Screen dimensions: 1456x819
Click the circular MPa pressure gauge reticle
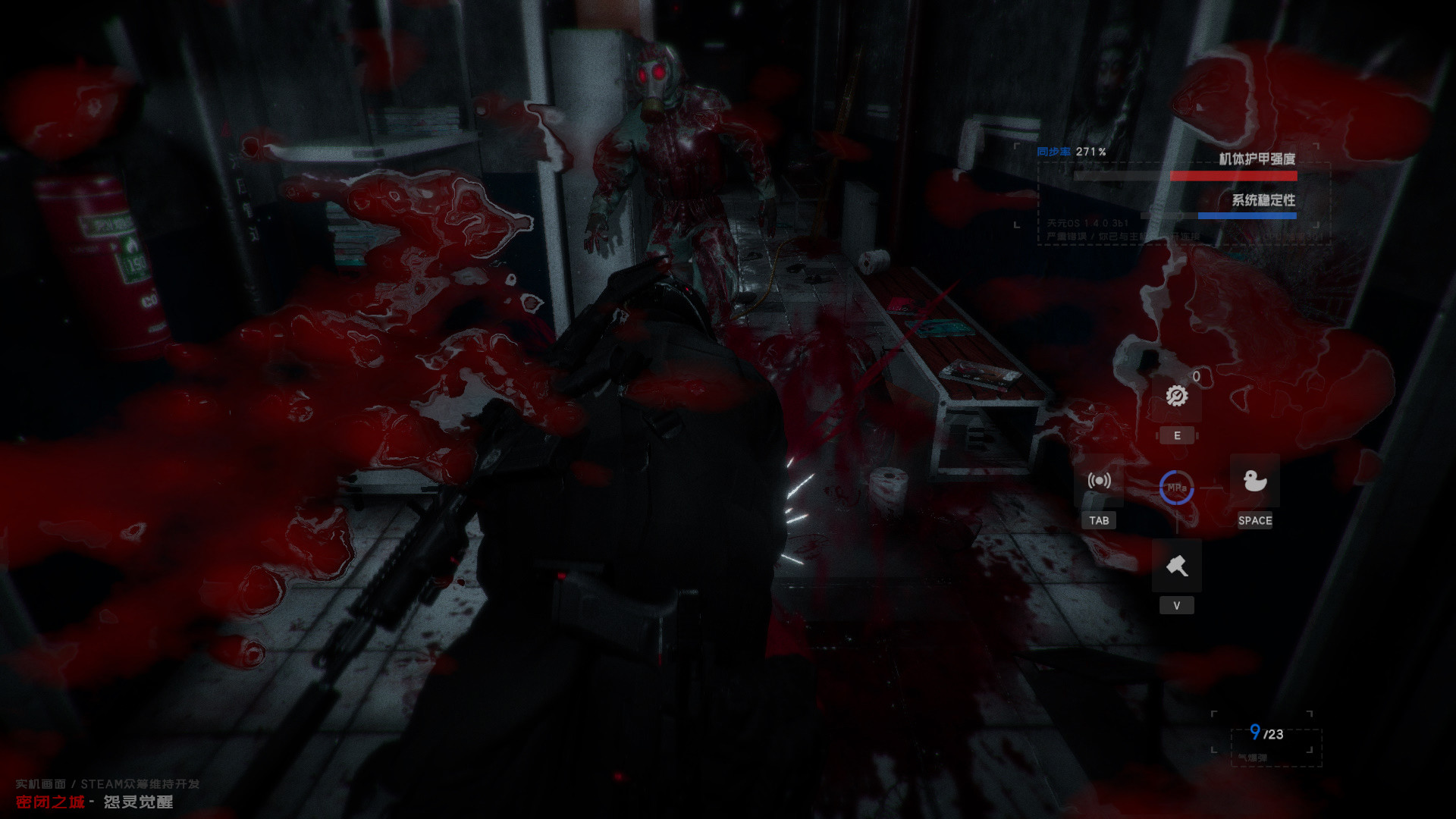(x=1176, y=489)
